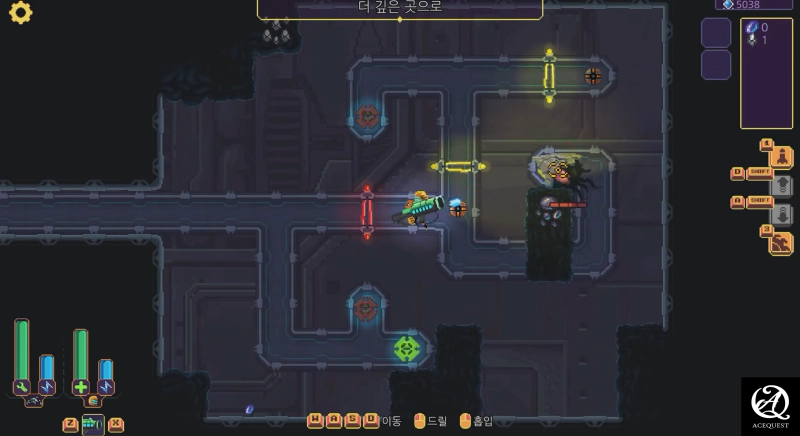Select the spider mech vehicle icon
The height and width of the screenshot is (436, 800).
click(x=33, y=402)
